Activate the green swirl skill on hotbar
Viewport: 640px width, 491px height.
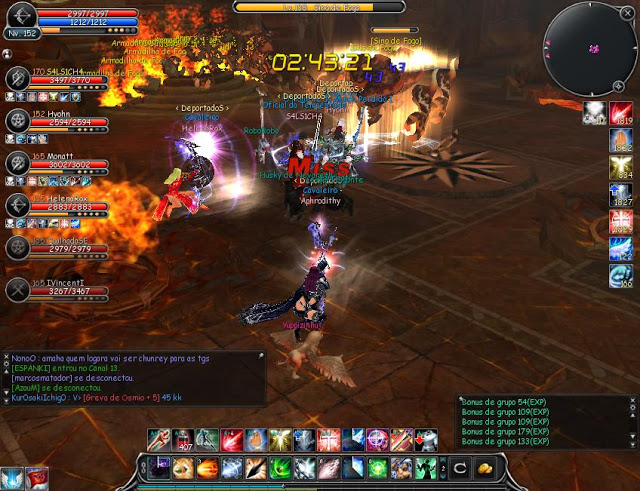pyautogui.click(x=280, y=468)
